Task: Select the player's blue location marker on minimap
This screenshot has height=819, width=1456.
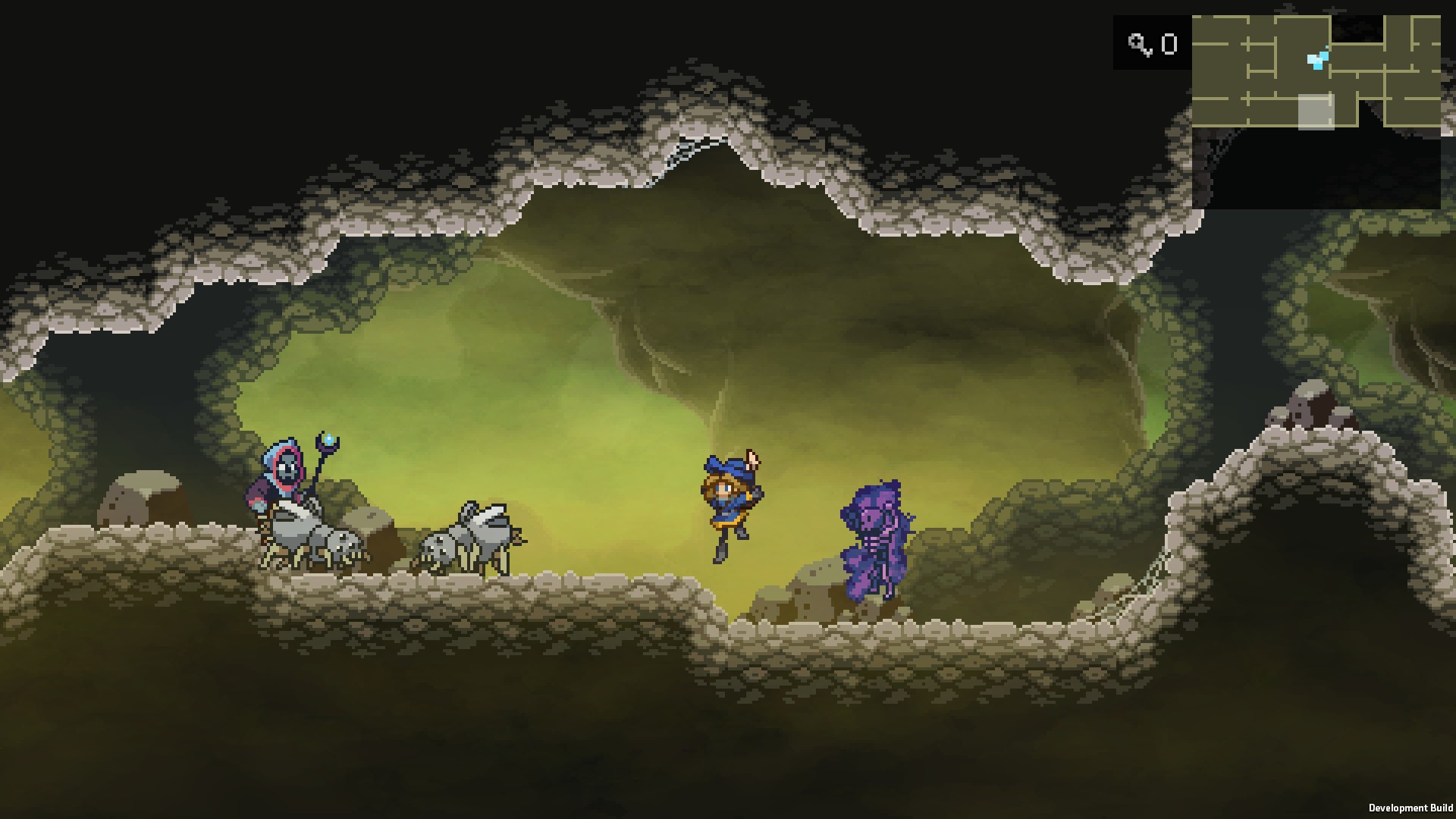Action: pos(1318,59)
